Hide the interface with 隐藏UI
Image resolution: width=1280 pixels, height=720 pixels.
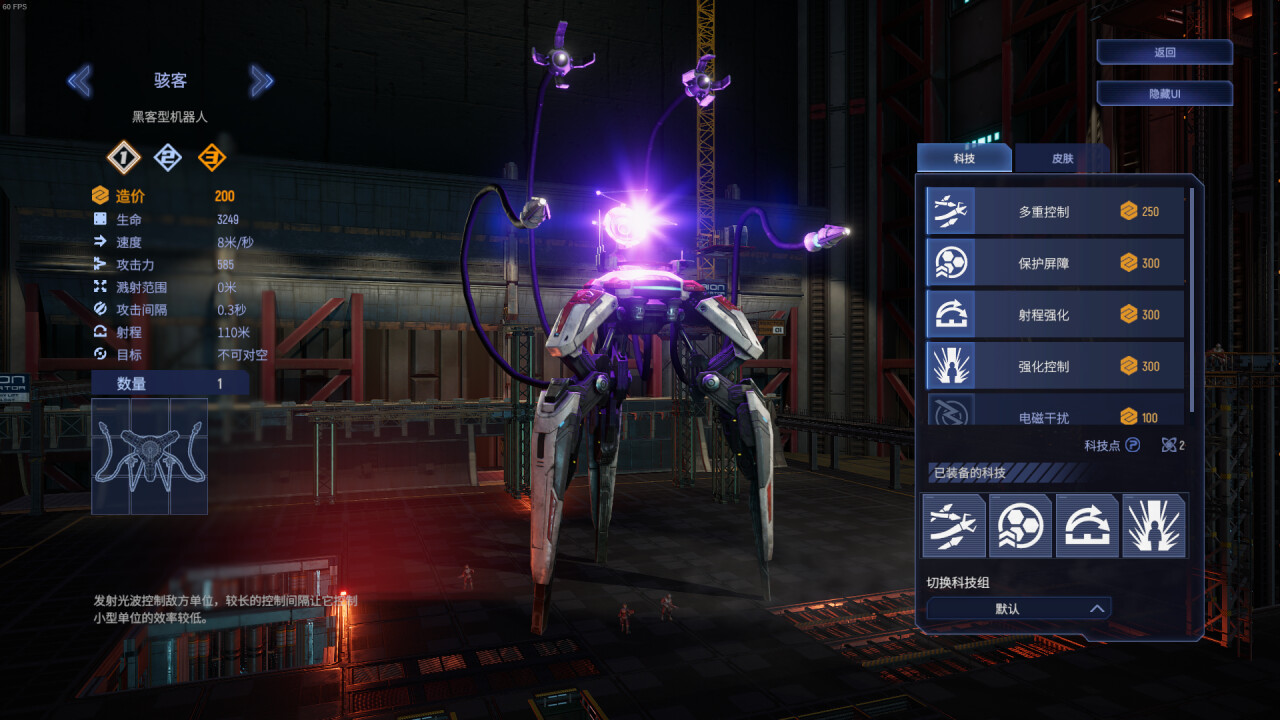click(x=1164, y=93)
